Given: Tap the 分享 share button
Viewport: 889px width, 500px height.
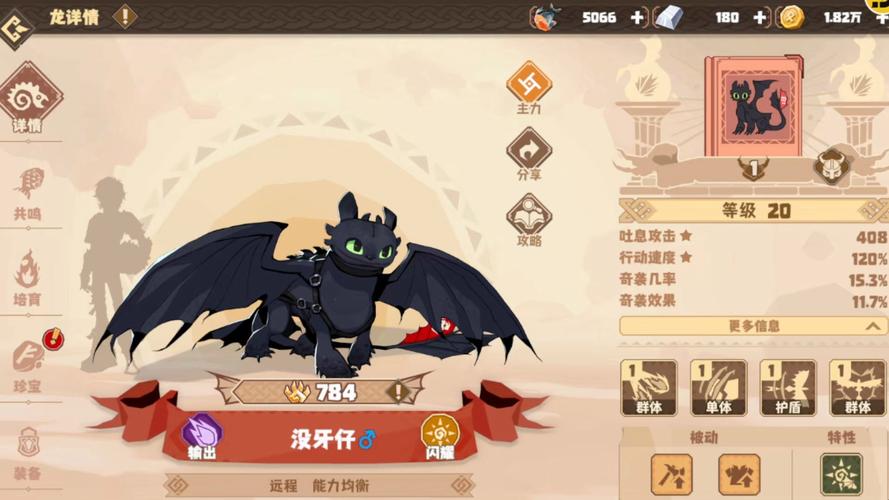Looking at the screenshot, I should [529, 153].
